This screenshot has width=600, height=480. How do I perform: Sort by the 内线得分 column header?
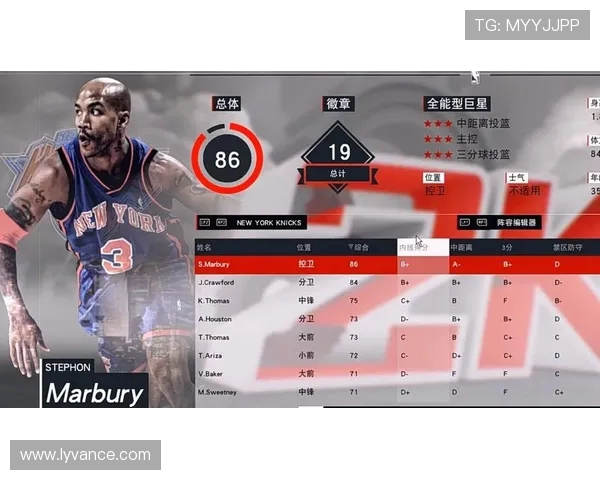click(x=422, y=246)
